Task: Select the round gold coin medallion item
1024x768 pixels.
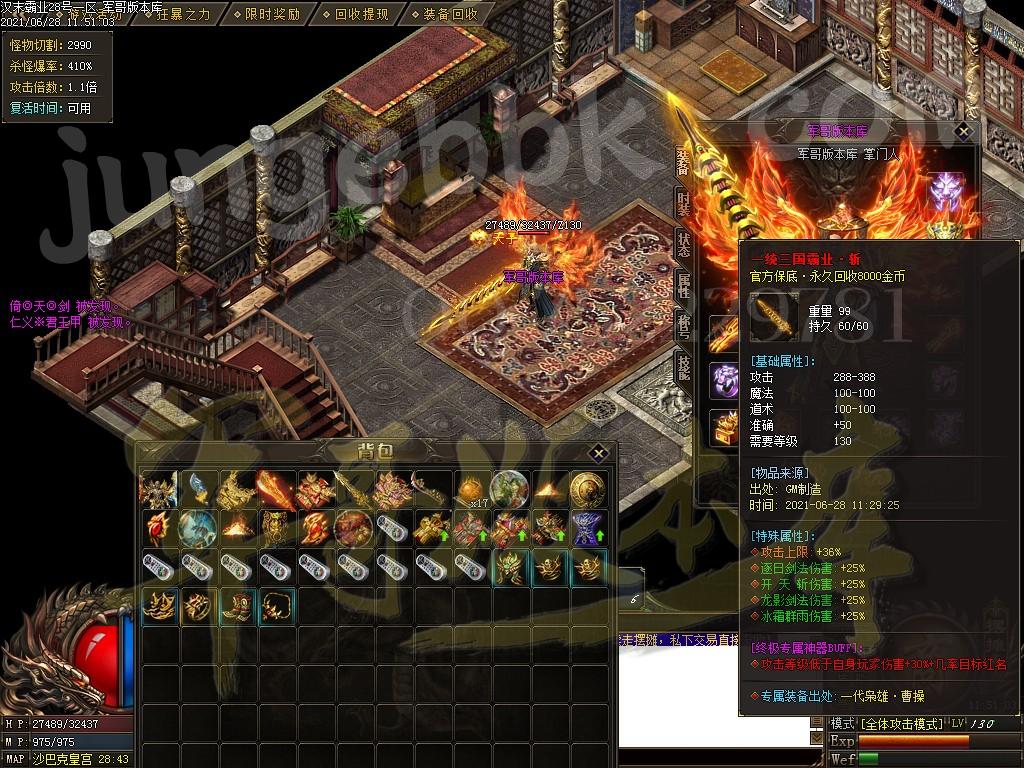Action: point(587,490)
